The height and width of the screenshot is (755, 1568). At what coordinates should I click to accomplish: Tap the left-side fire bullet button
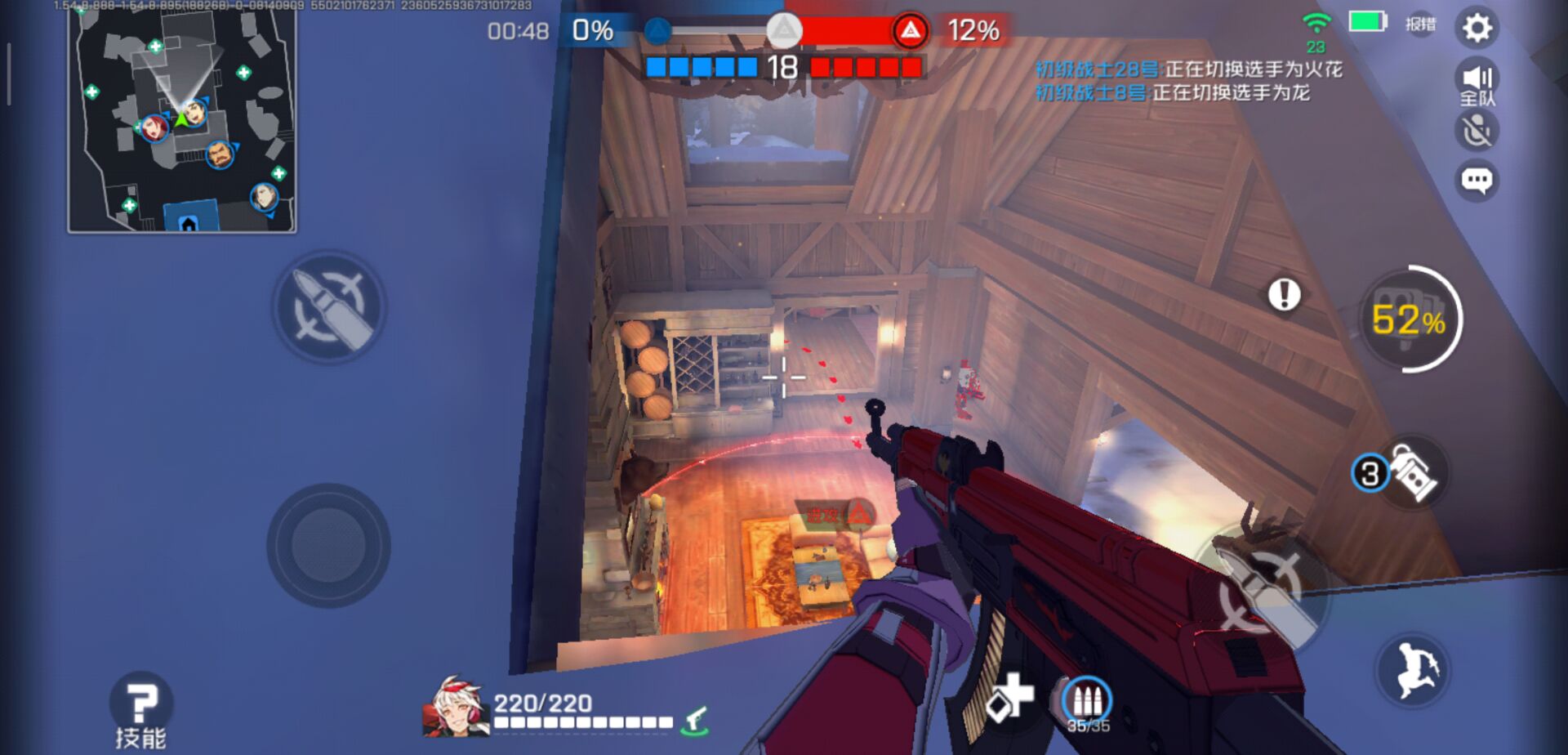(329, 306)
